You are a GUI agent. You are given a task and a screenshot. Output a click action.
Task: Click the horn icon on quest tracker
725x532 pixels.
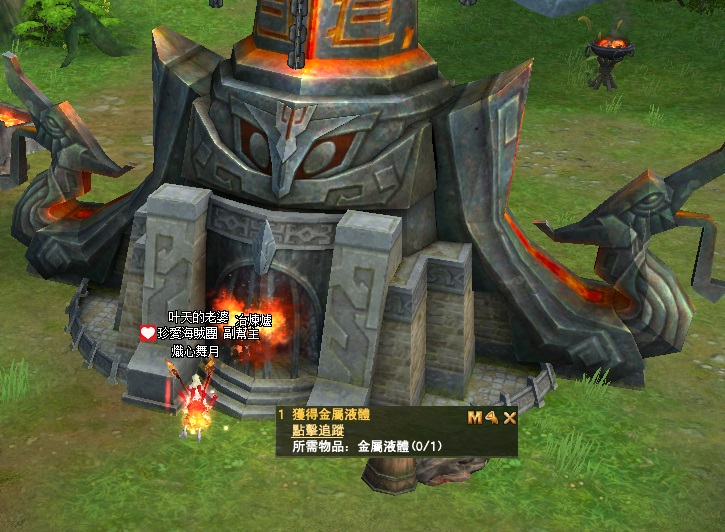click(x=492, y=417)
